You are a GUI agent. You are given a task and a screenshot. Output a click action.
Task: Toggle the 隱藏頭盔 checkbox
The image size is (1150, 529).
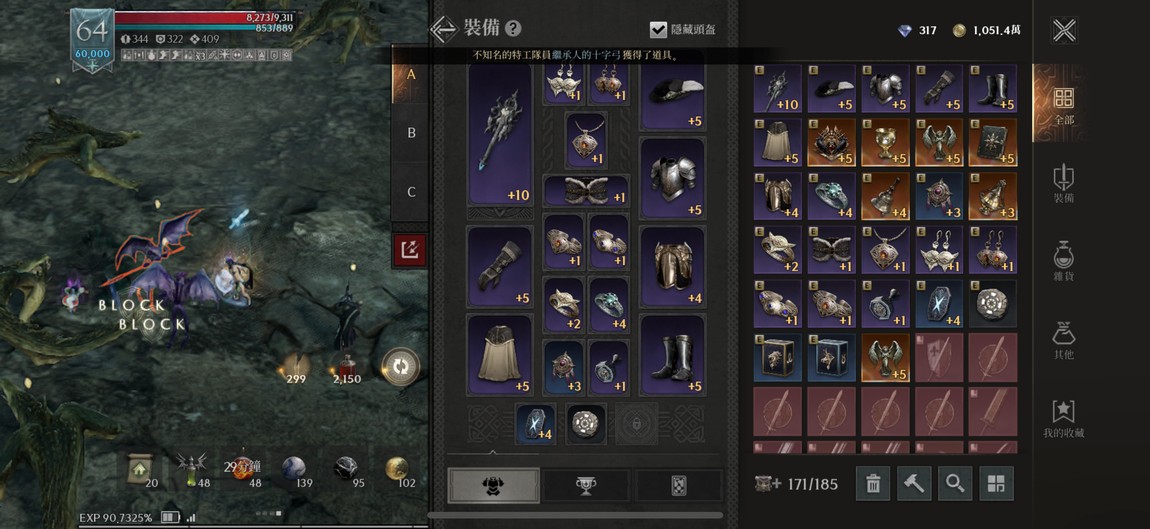(x=658, y=30)
